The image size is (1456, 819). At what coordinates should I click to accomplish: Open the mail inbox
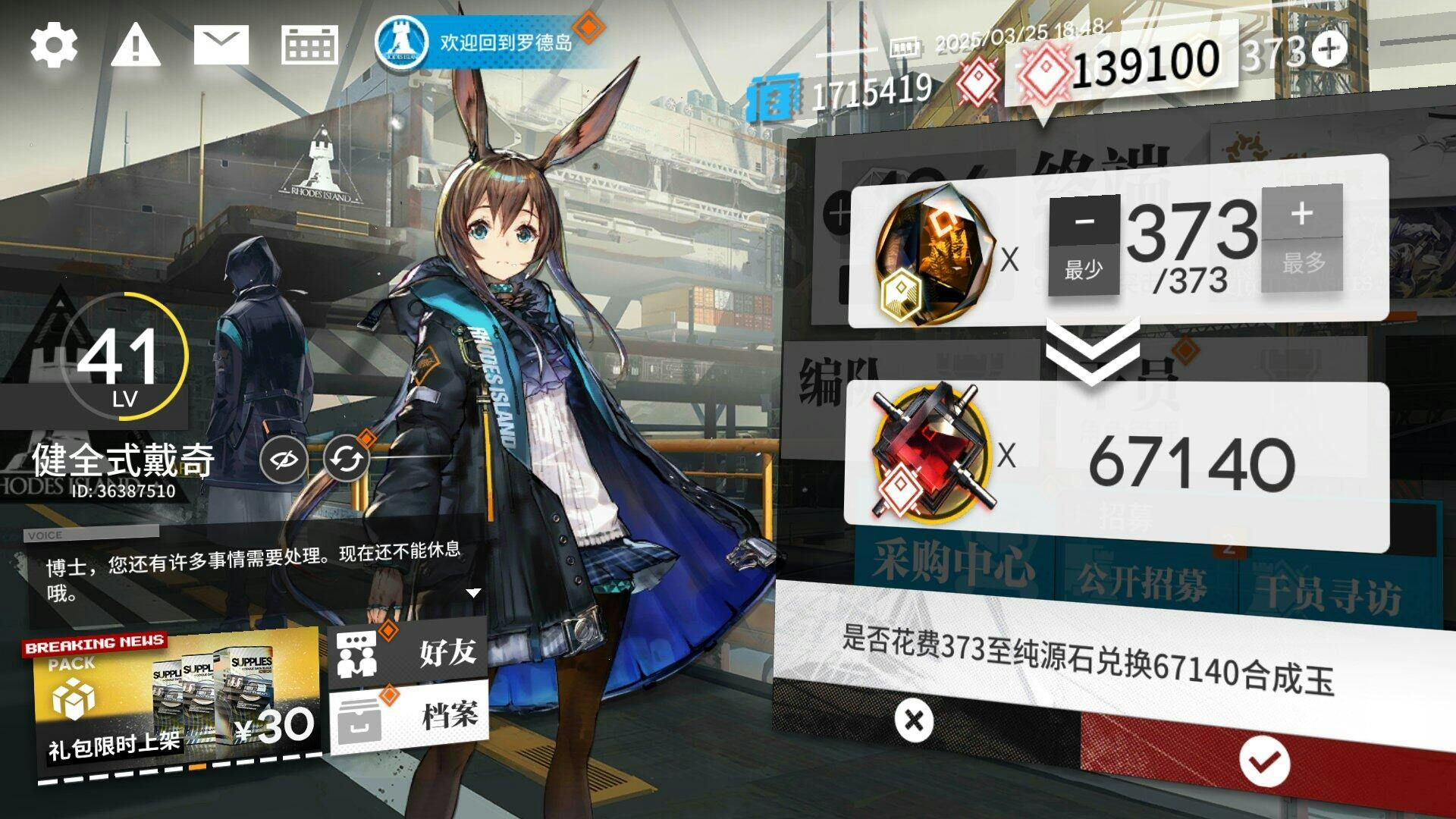pos(221,45)
